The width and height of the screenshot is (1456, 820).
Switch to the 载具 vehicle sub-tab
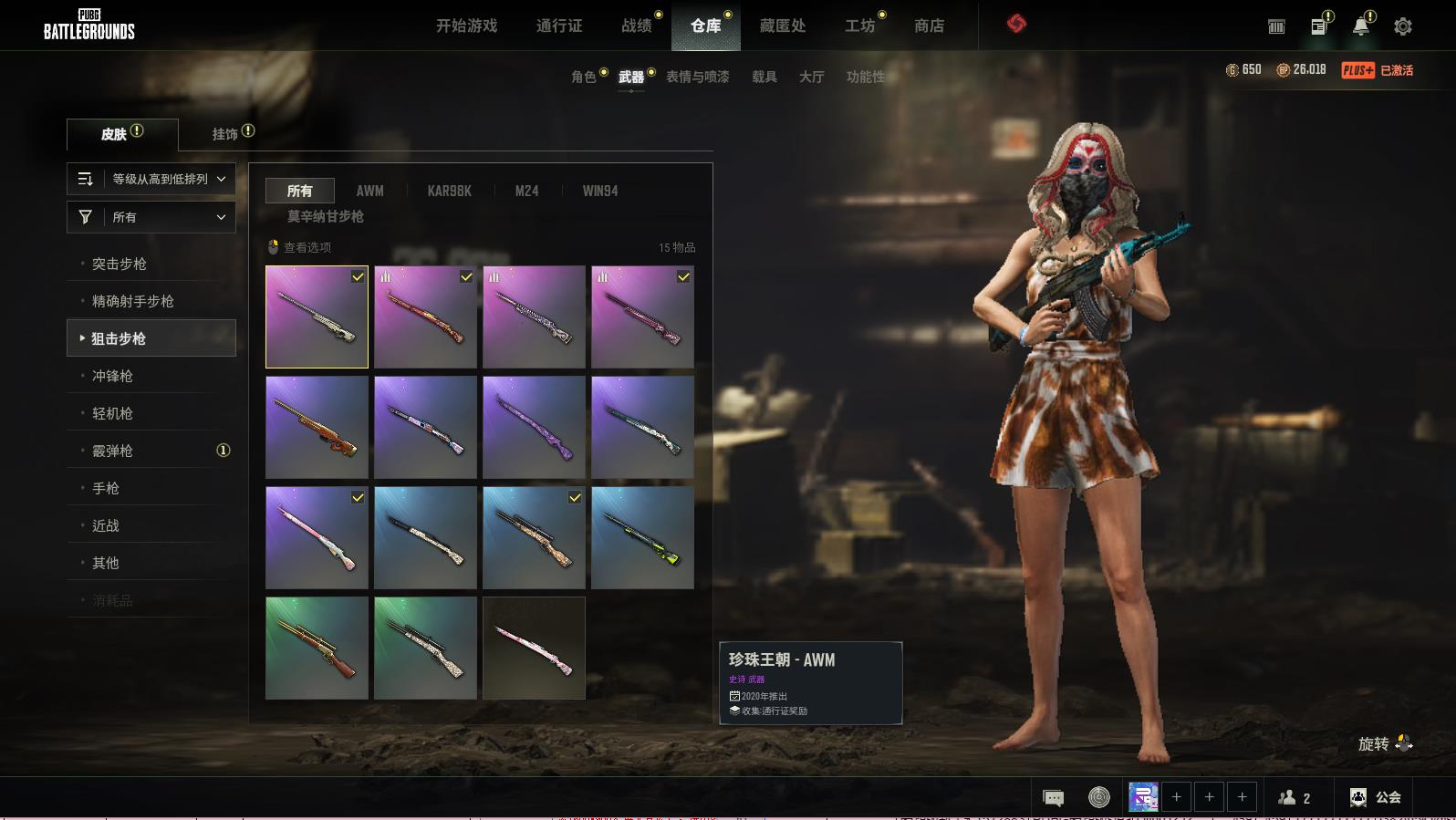pos(764,77)
